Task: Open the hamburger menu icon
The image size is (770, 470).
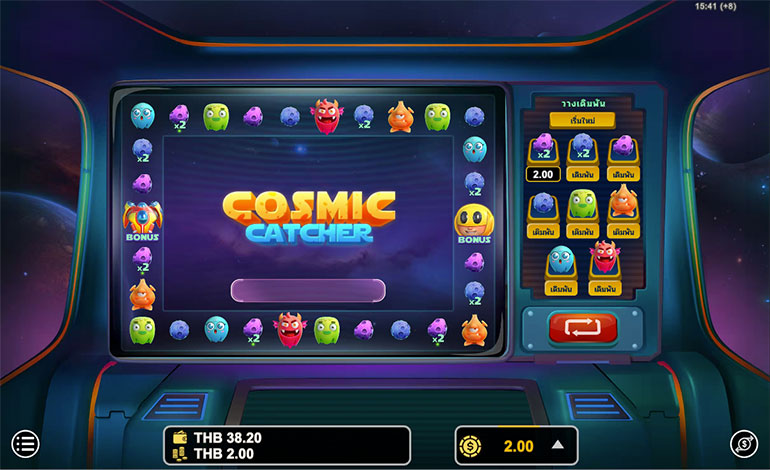Action: [x=25, y=444]
